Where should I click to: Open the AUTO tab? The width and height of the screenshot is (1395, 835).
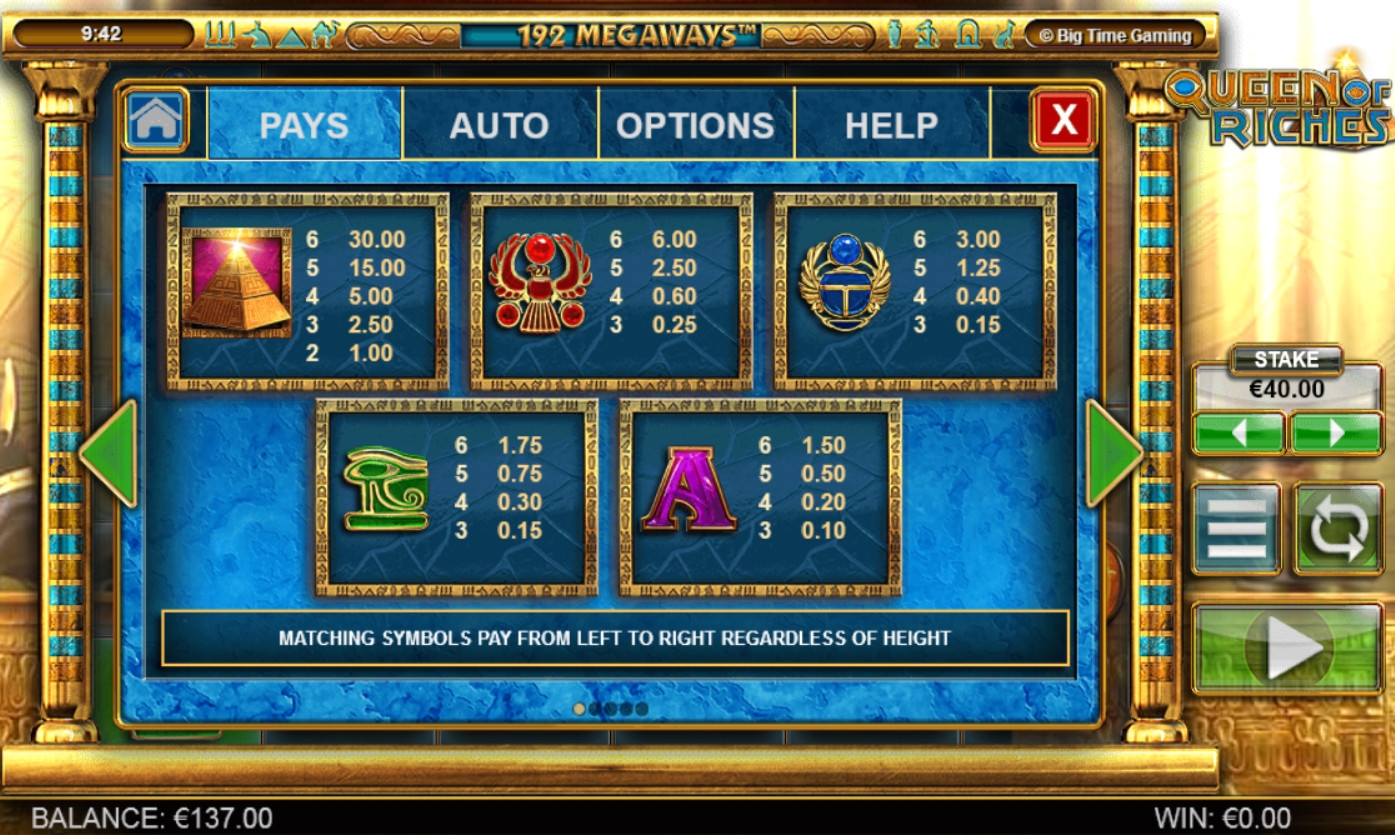[499, 125]
